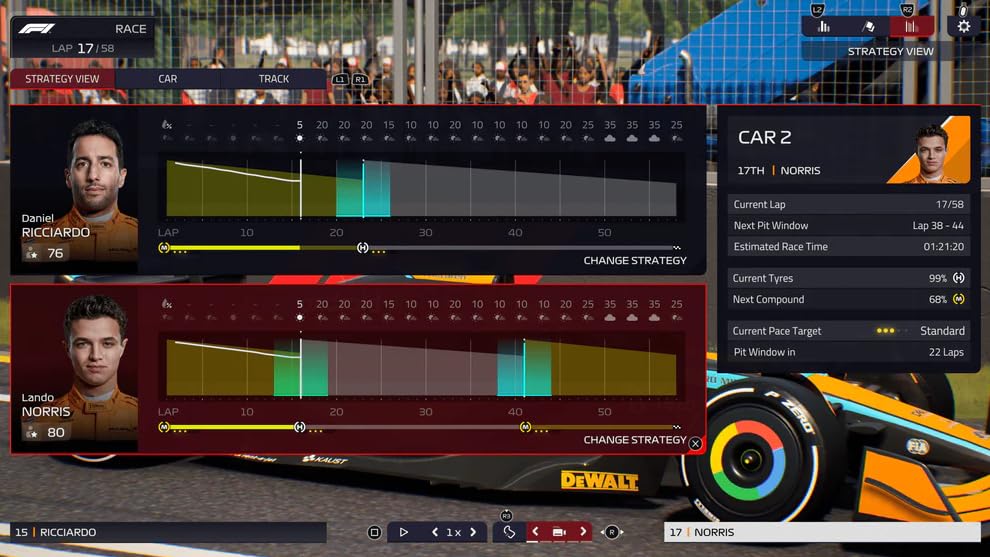Image resolution: width=990 pixels, height=557 pixels.
Task: Resume the race with the play button
Action: coord(404,533)
